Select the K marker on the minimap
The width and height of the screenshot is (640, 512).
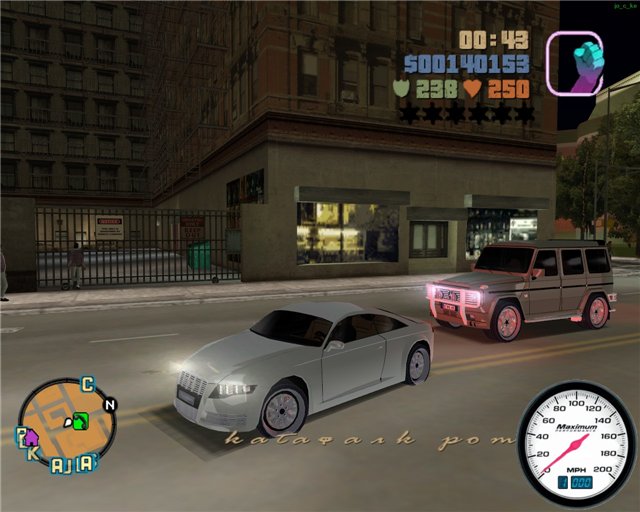click(x=33, y=453)
